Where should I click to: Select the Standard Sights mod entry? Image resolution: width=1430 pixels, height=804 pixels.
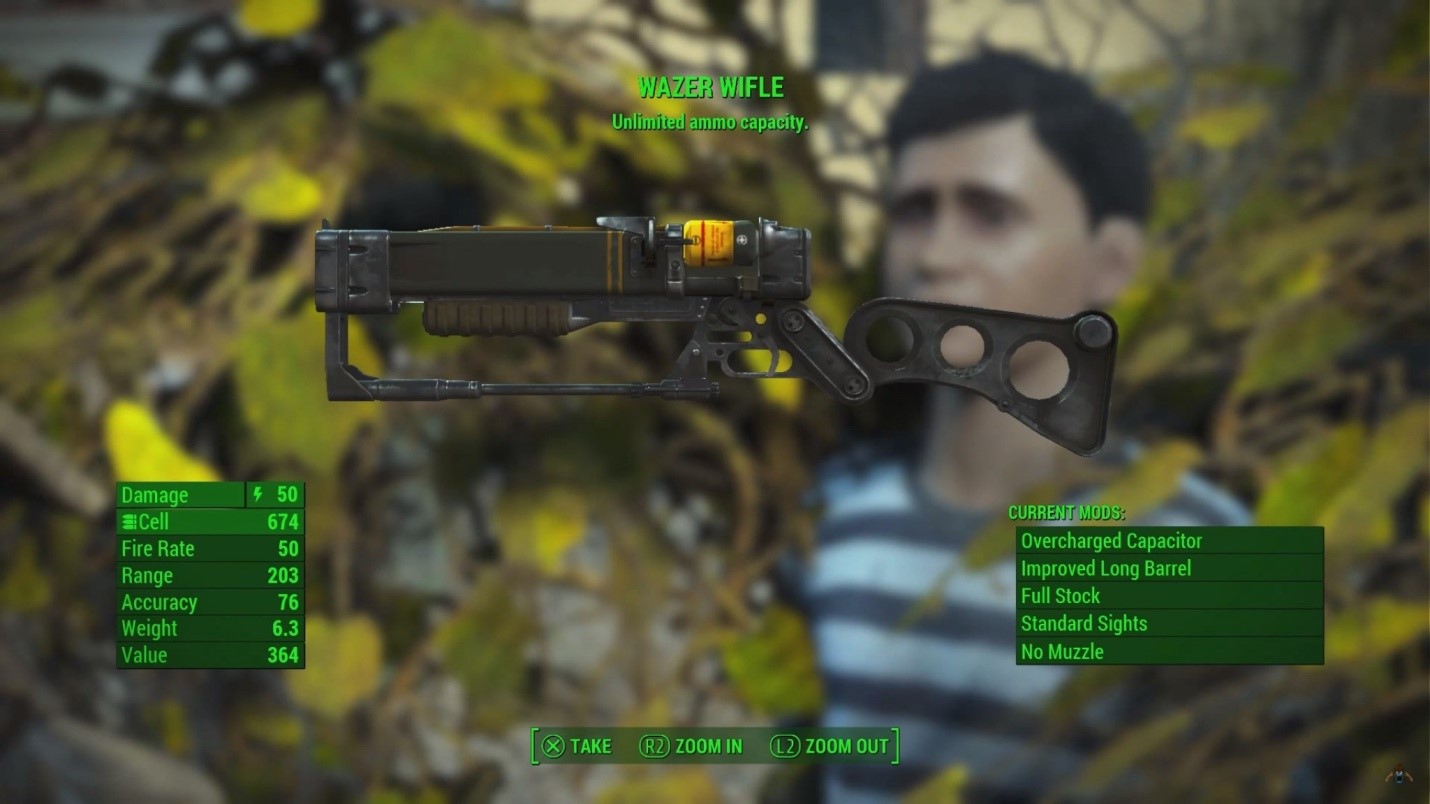click(x=1083, y=624)
